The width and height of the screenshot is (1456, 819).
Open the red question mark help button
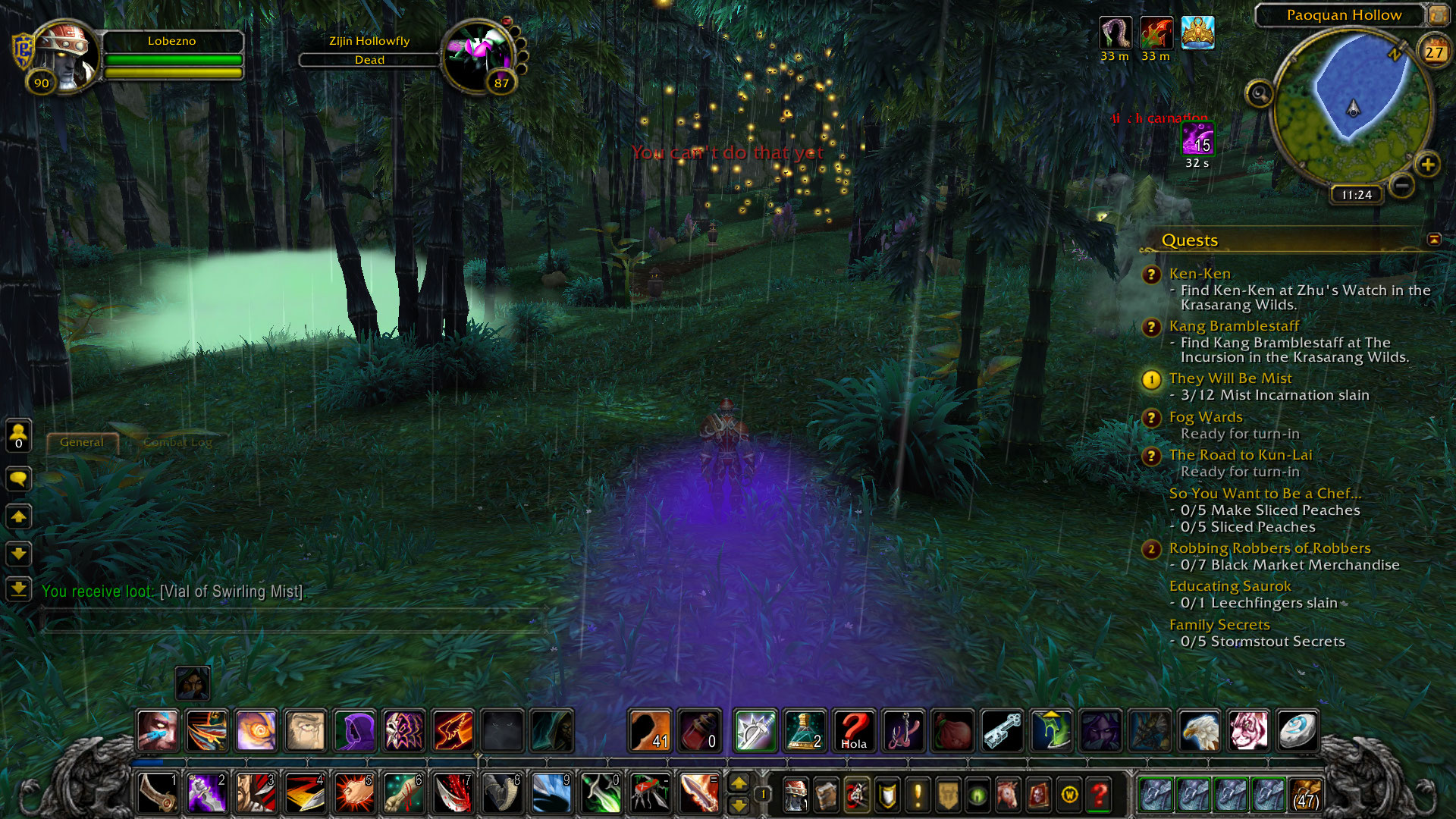point(1099,794)
